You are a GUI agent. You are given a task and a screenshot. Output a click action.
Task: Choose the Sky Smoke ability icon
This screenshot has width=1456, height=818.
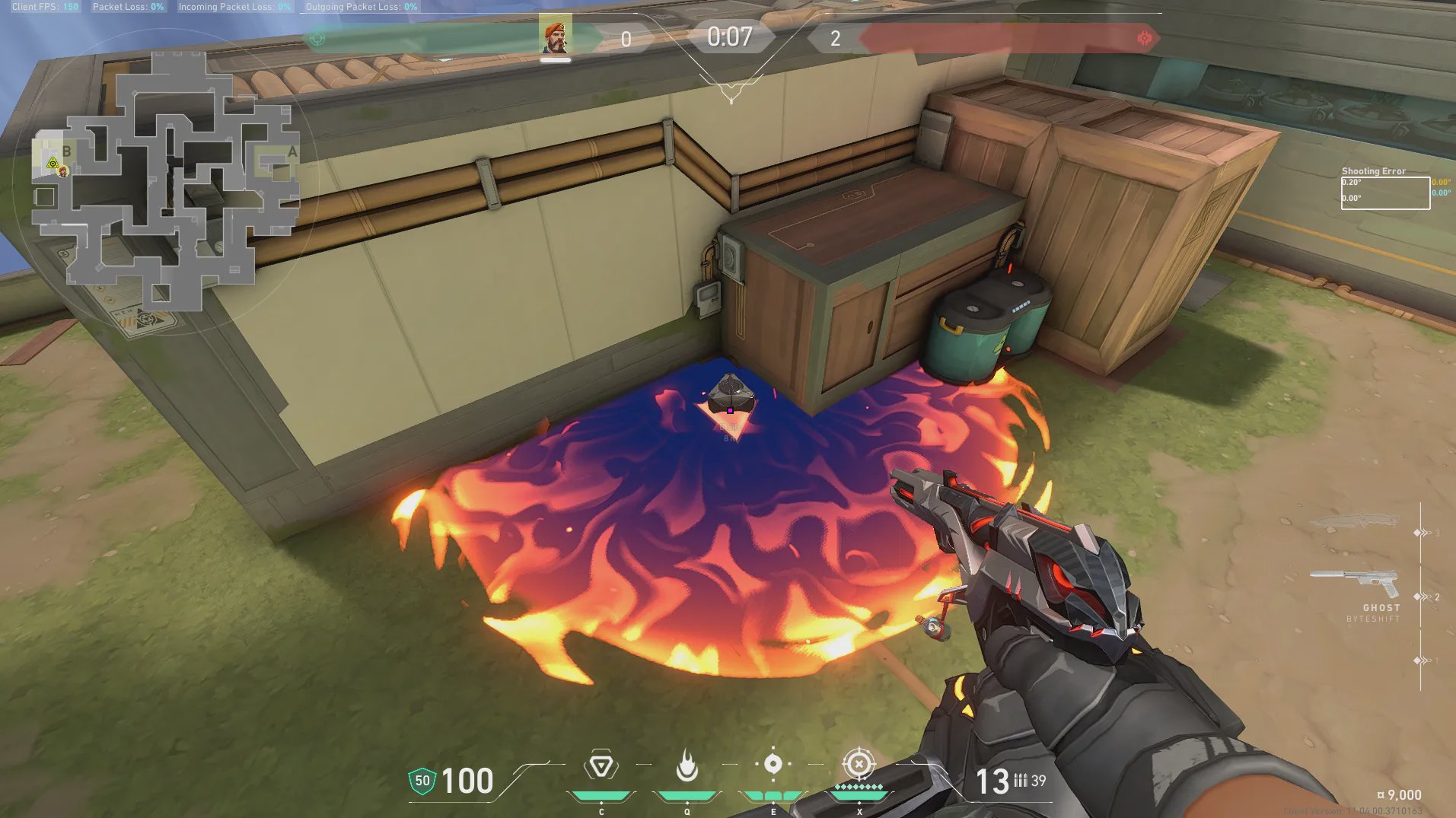tap(773, 764)
